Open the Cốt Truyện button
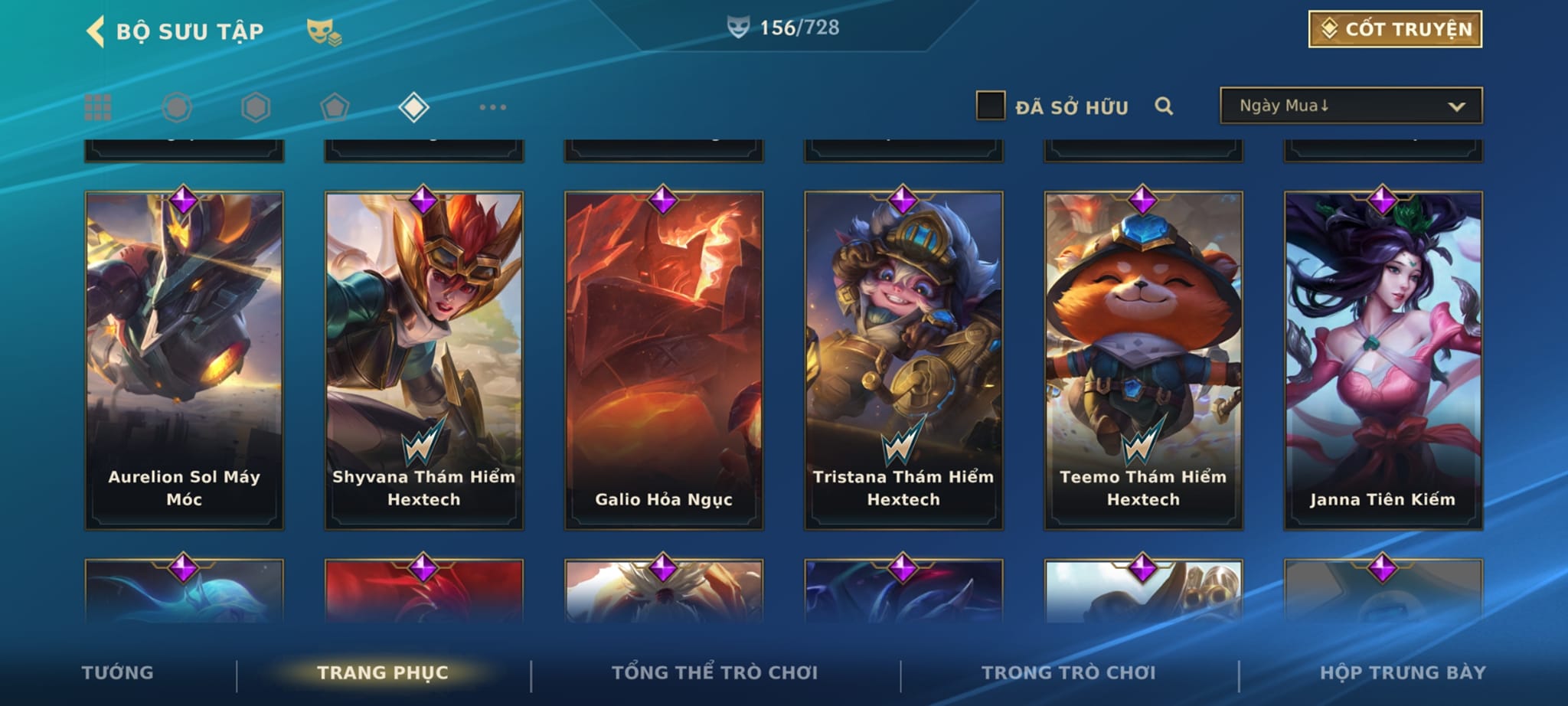Screen dimensions: 1568x706 tap(1395, 29)
